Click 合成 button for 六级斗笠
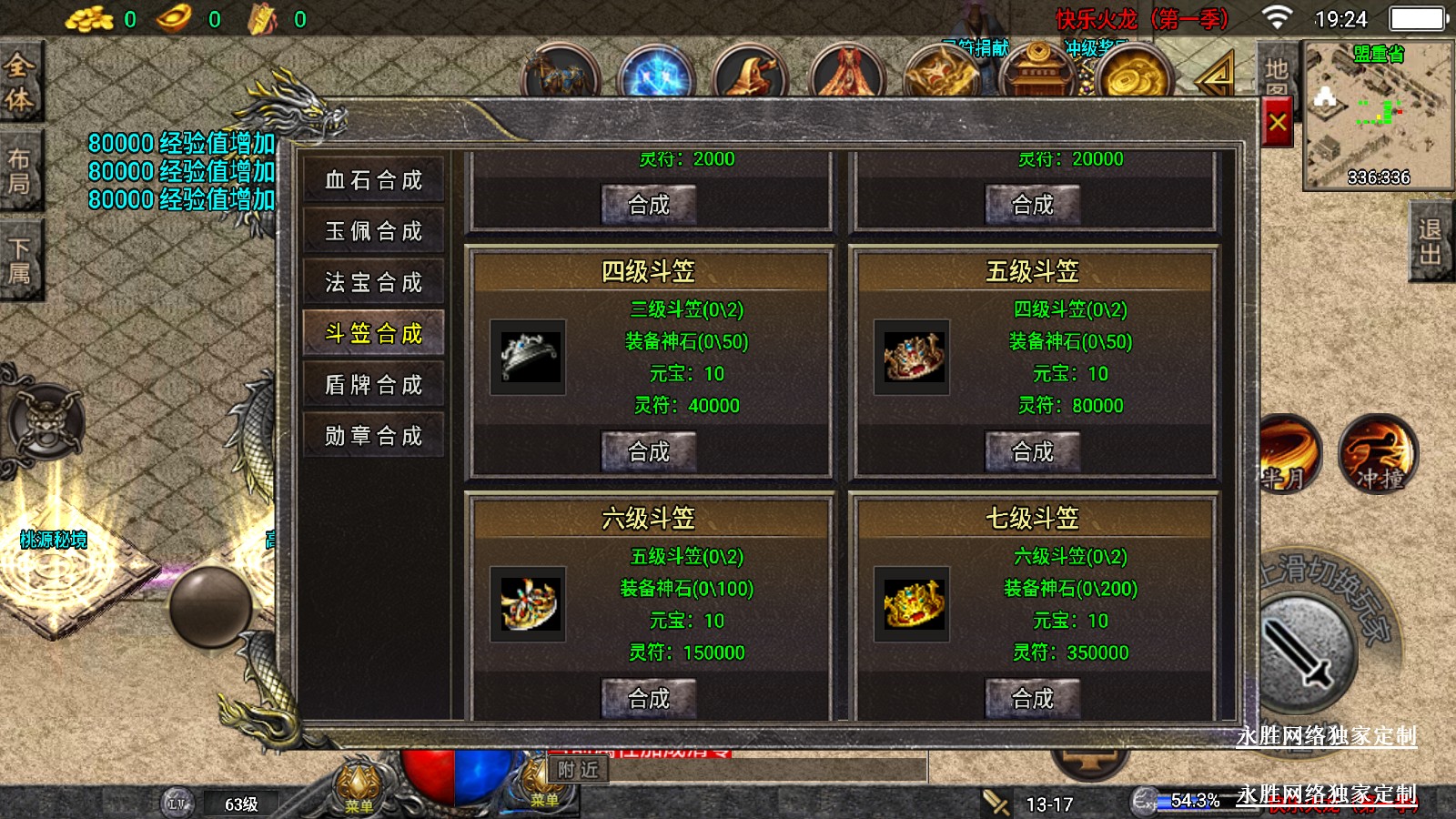This screenshot has height=819, width=1456. pos(649,698)
